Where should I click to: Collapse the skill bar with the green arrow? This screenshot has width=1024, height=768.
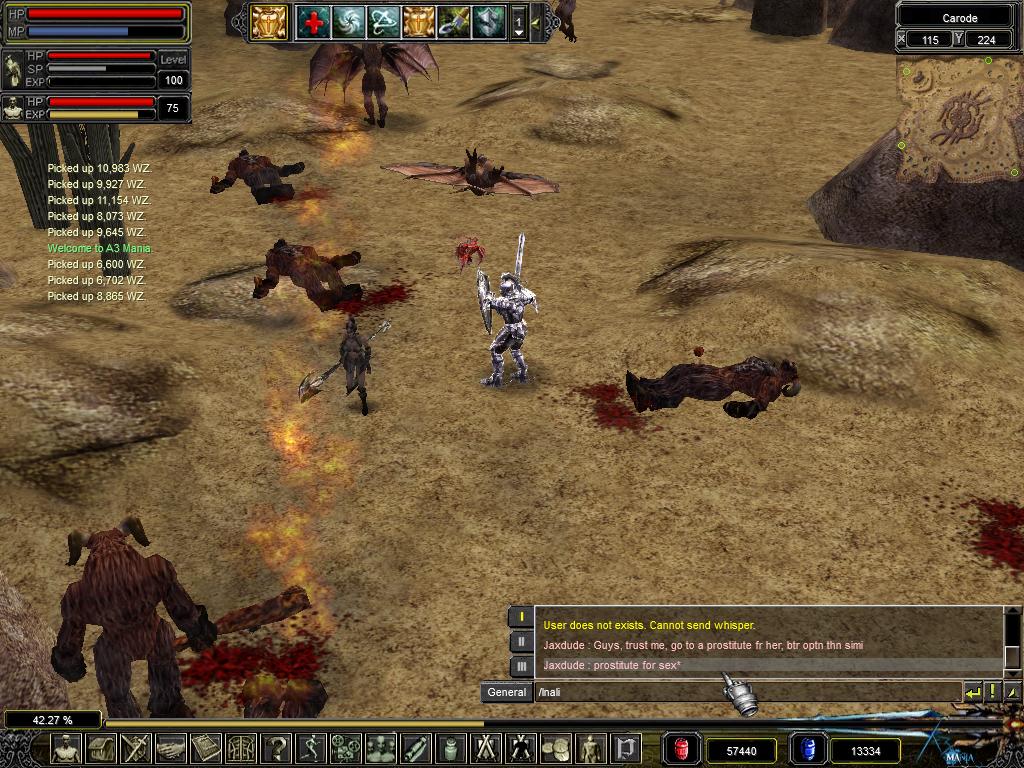click(x=536, y=22)
